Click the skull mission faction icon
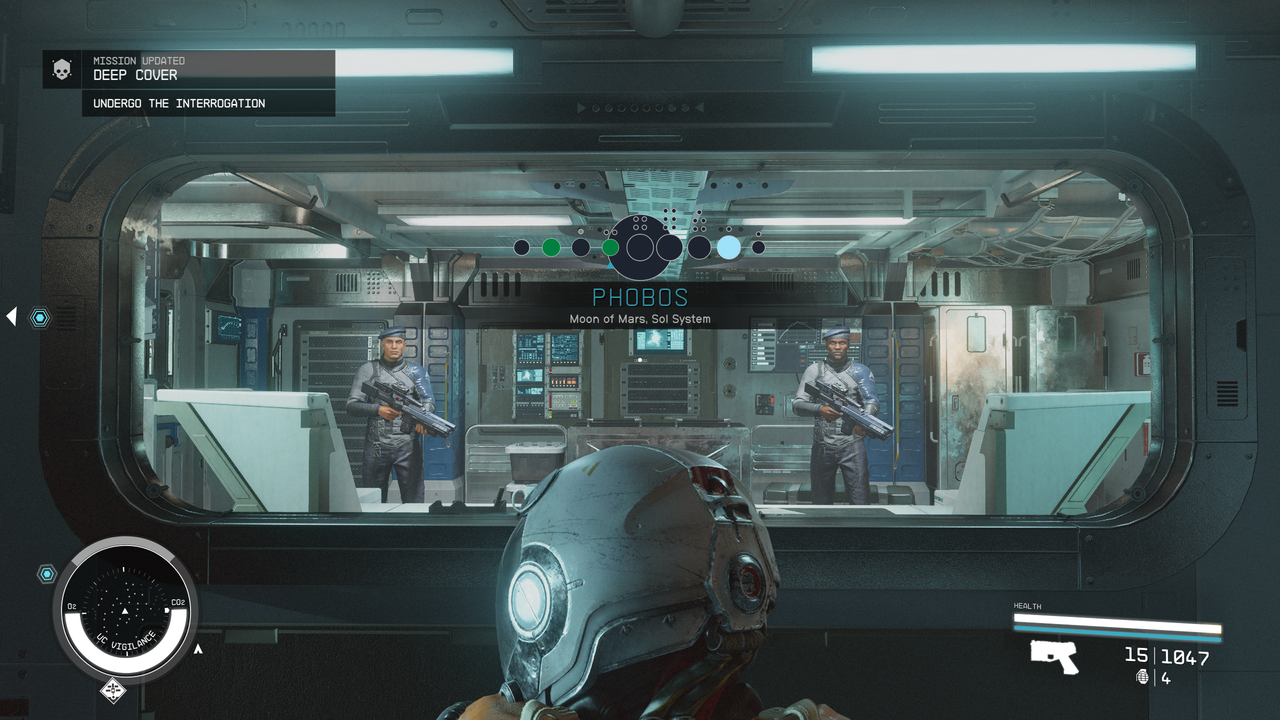This screenshot has width=1280, height=720. (62, 70)
